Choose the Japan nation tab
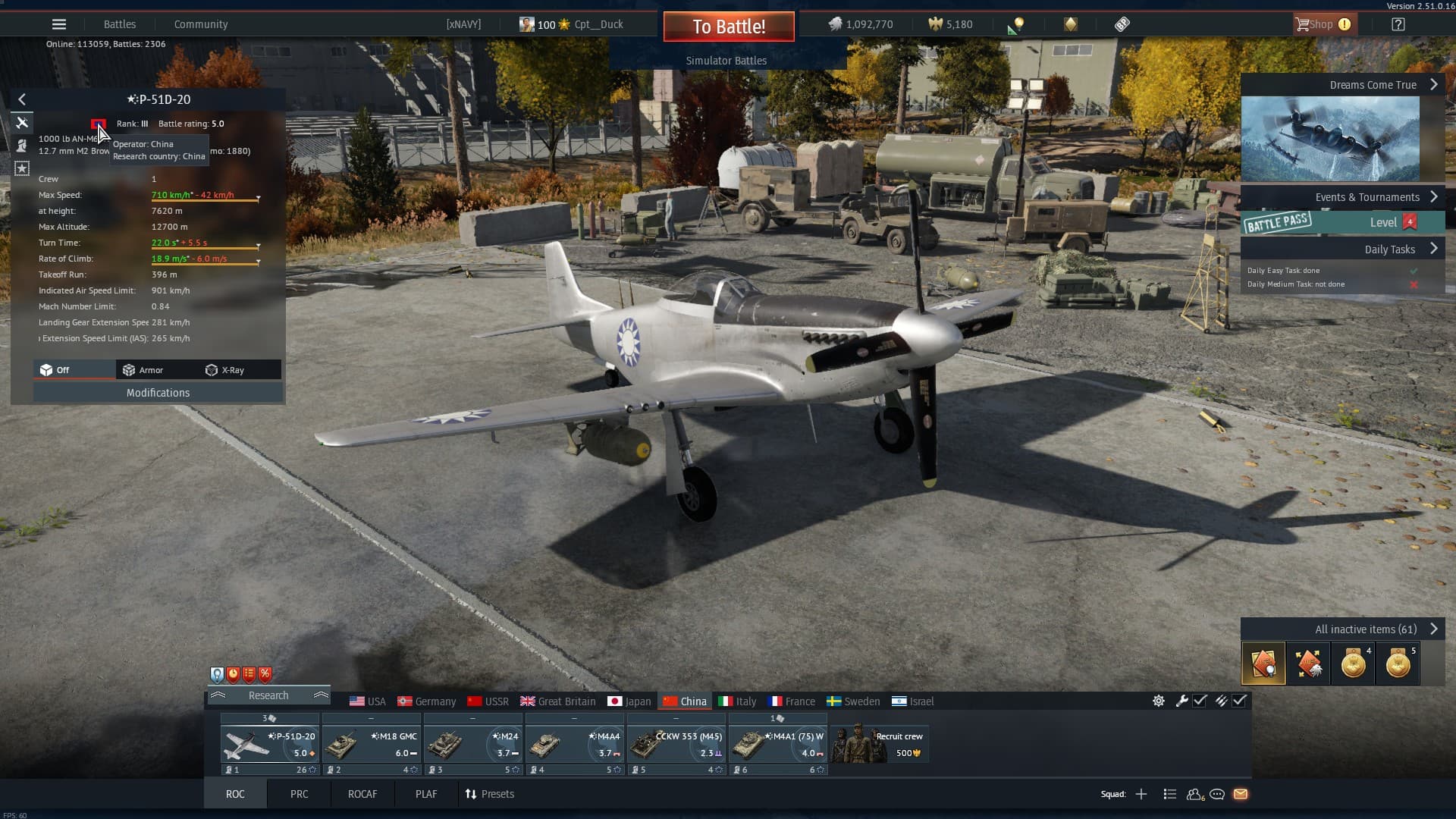The image size is (1456, 819). tap(629, 701)
